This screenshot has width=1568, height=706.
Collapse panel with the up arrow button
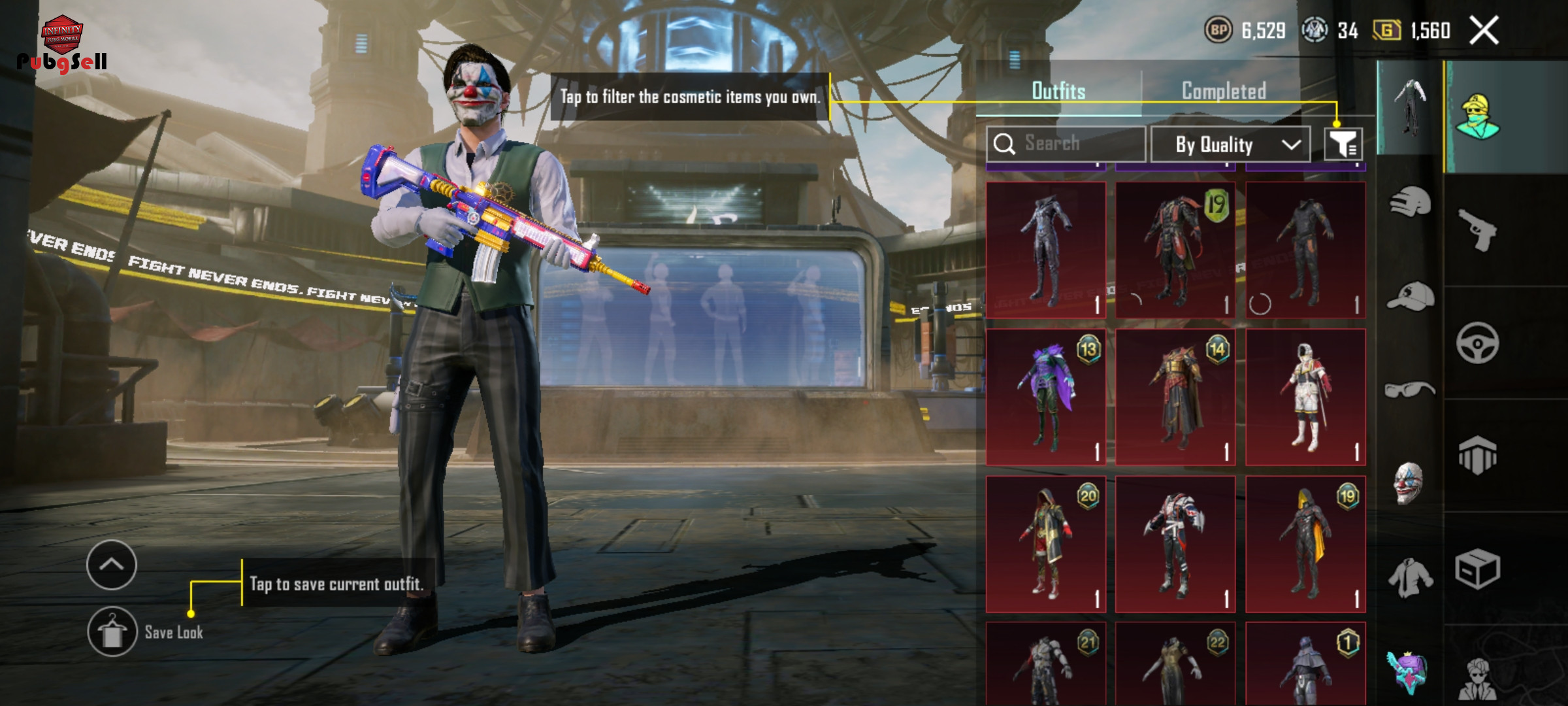coord(112,565)
